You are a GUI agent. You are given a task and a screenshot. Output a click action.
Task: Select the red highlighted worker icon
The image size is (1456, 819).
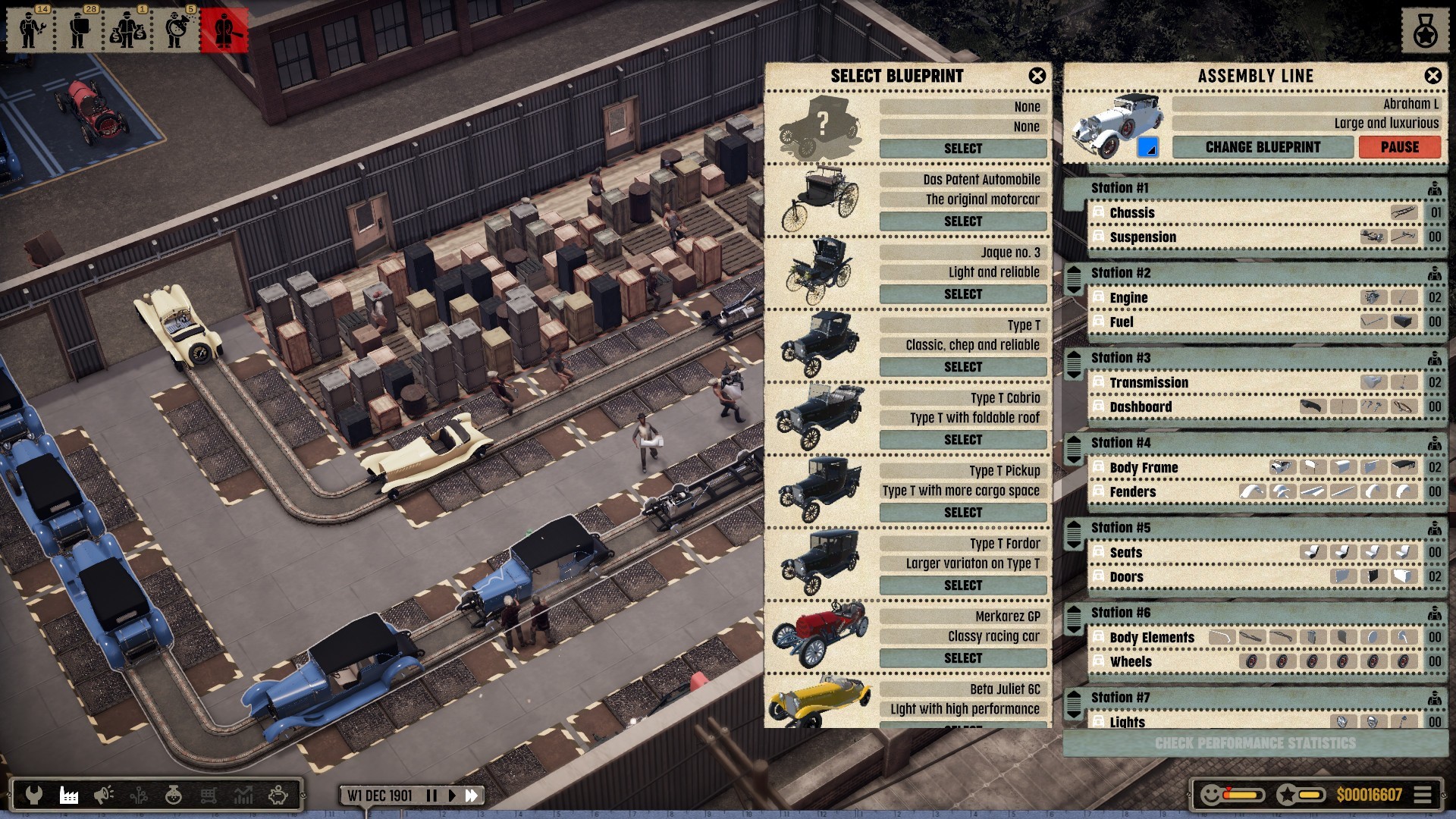click(x=224, y=30)
